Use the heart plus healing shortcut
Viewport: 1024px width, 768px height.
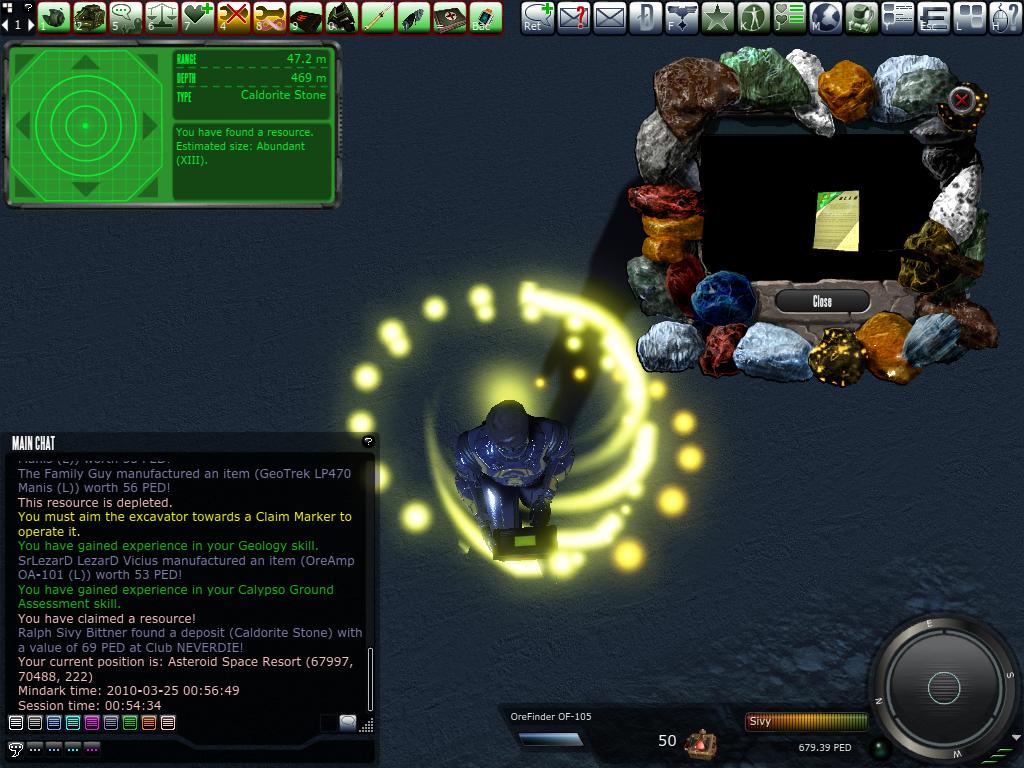pyautogui.click(x=198, y=17)
